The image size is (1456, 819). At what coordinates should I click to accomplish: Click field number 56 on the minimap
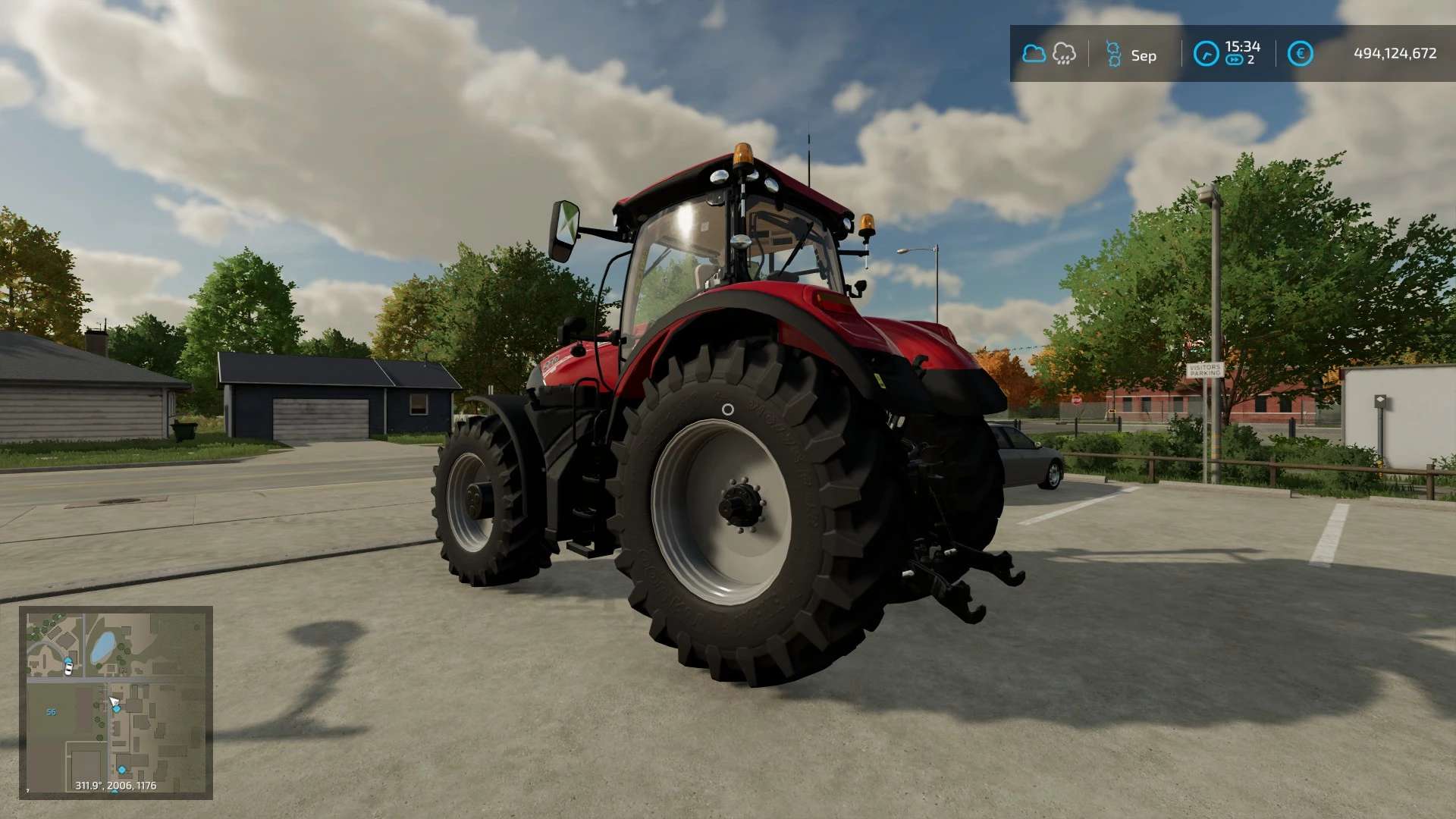(52, 712)
